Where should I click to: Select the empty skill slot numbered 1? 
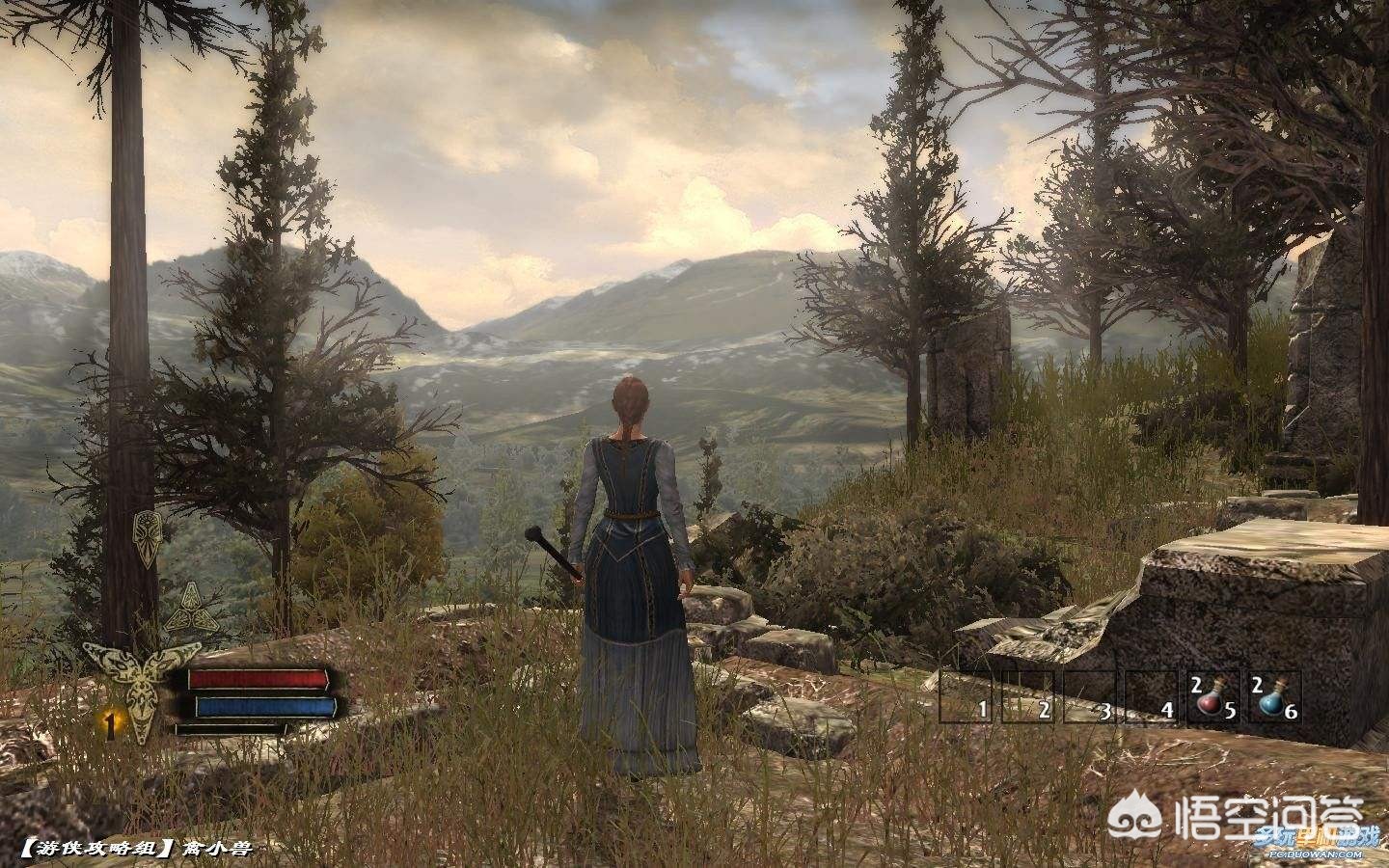(x=968, y=697)
